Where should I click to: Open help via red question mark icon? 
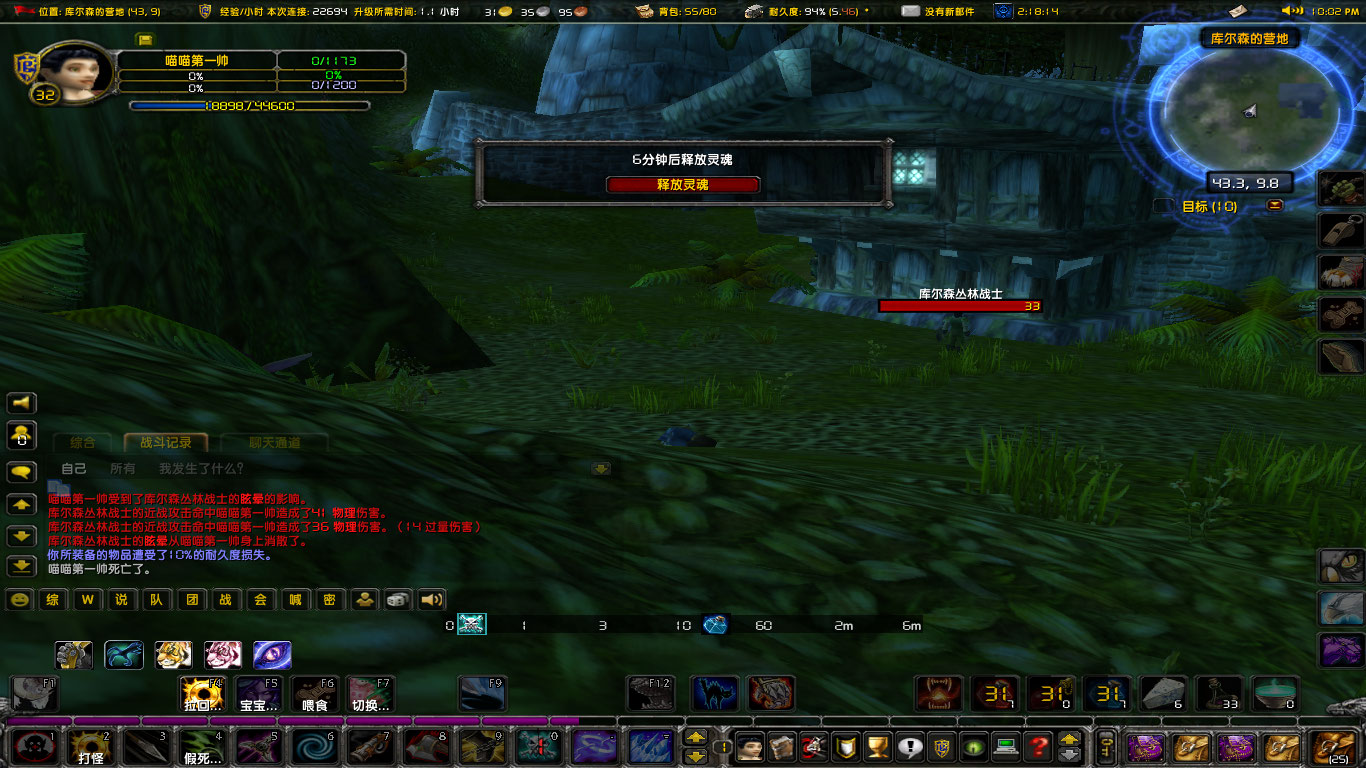tap(1037, 745)
